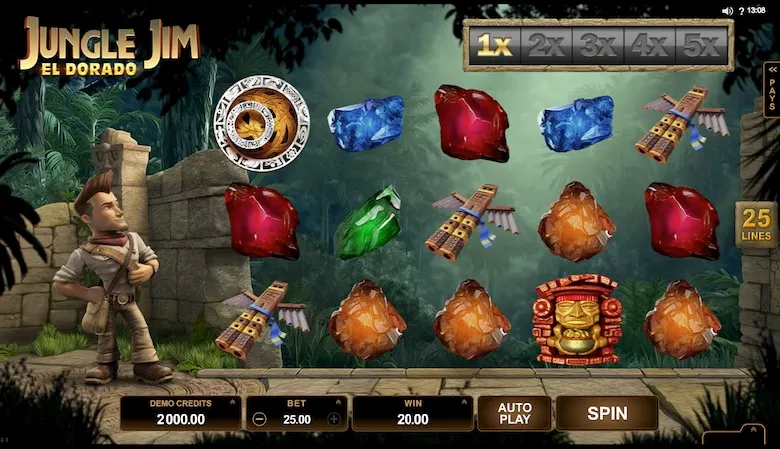
Task: Open the Demo Credits panel
Action: coord(181,412)
